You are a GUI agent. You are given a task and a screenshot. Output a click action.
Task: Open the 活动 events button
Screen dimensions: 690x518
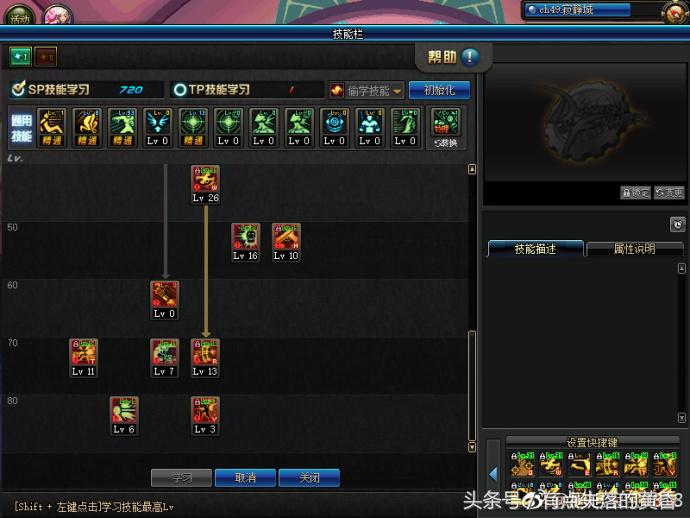pyautogui.click(x=19, y=17)
